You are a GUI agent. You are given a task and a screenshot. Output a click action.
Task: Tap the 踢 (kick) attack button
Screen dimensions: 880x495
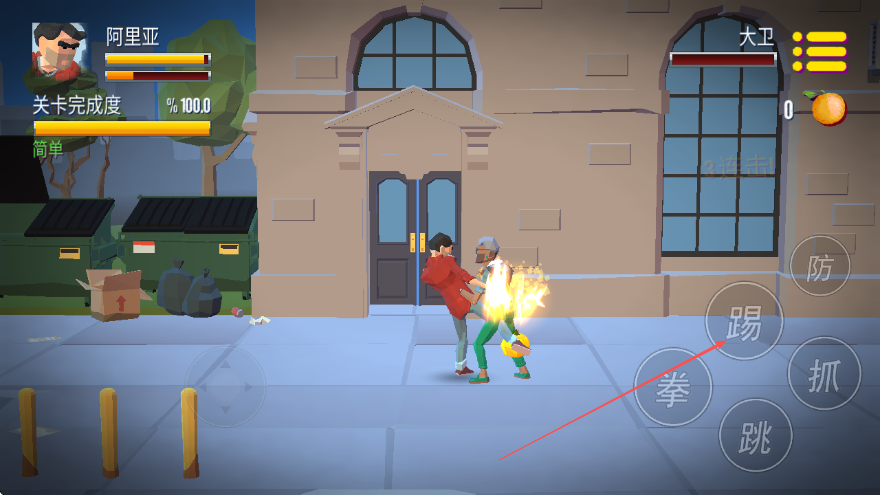(744, 321)
